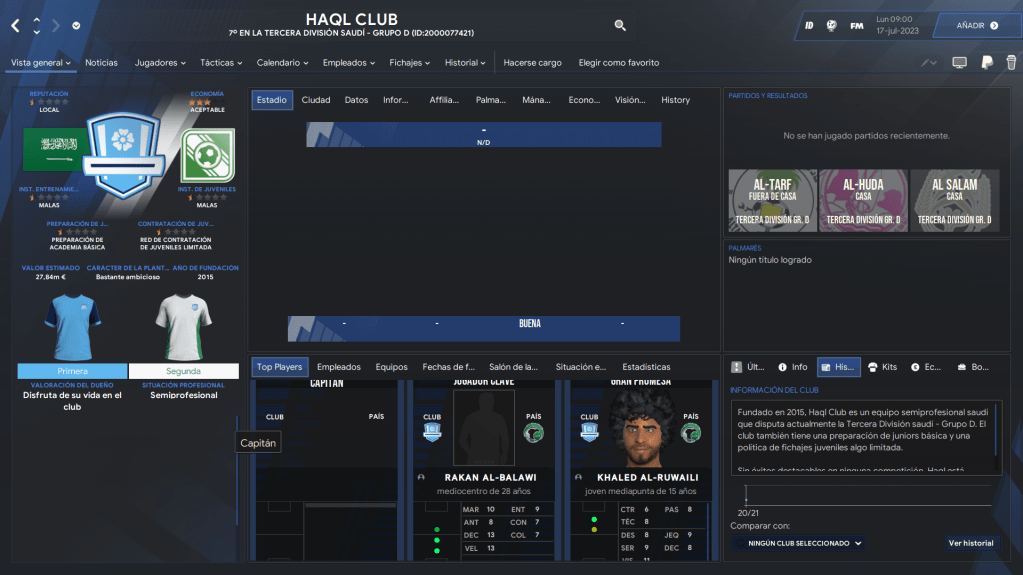1023x575 pixels.
Task: Open the search magnifier icon
Action: (620, 25)
